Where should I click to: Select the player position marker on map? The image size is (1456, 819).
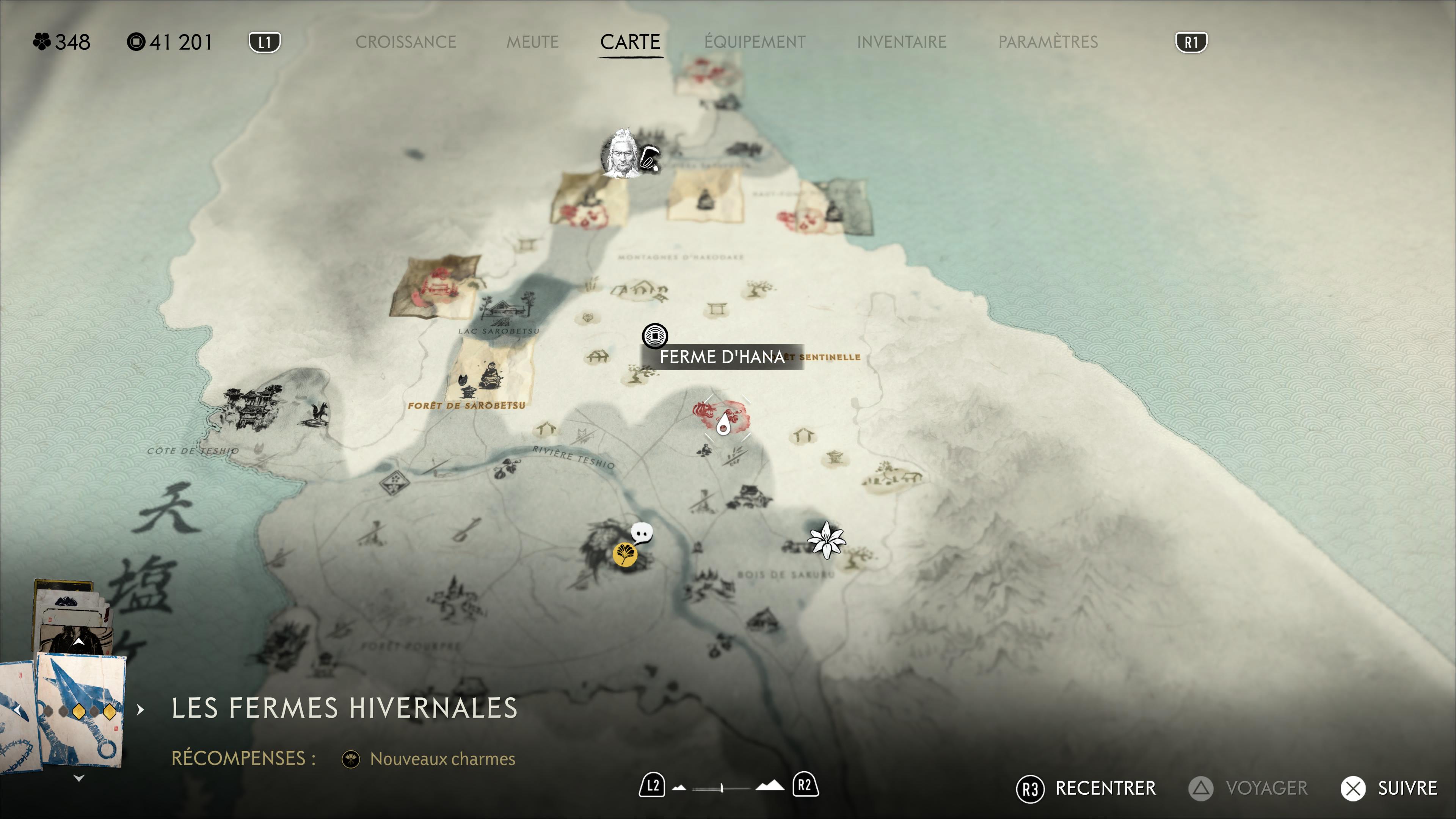(x=723, y=423)
